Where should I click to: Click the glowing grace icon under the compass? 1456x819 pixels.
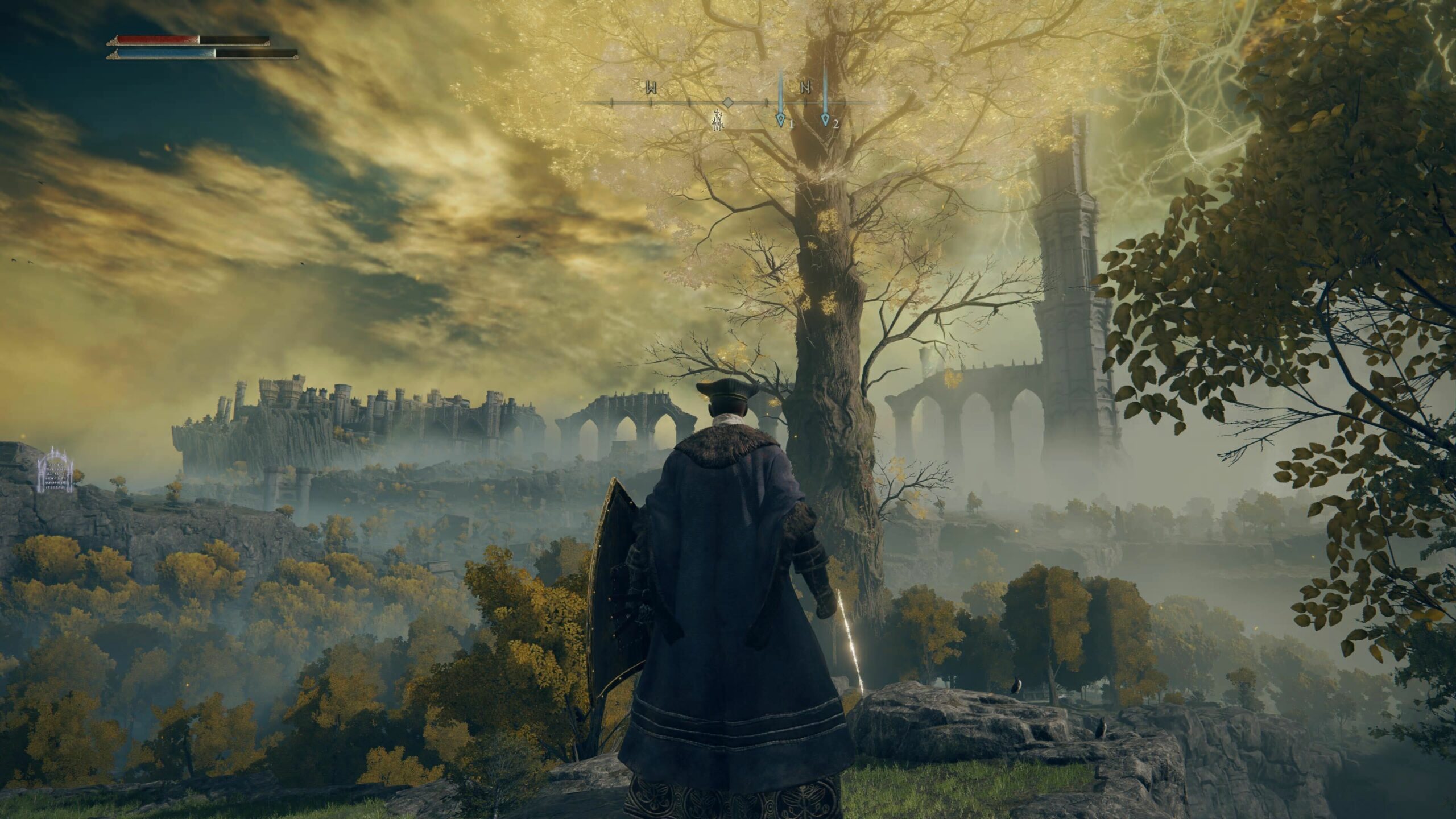(718, 121)
